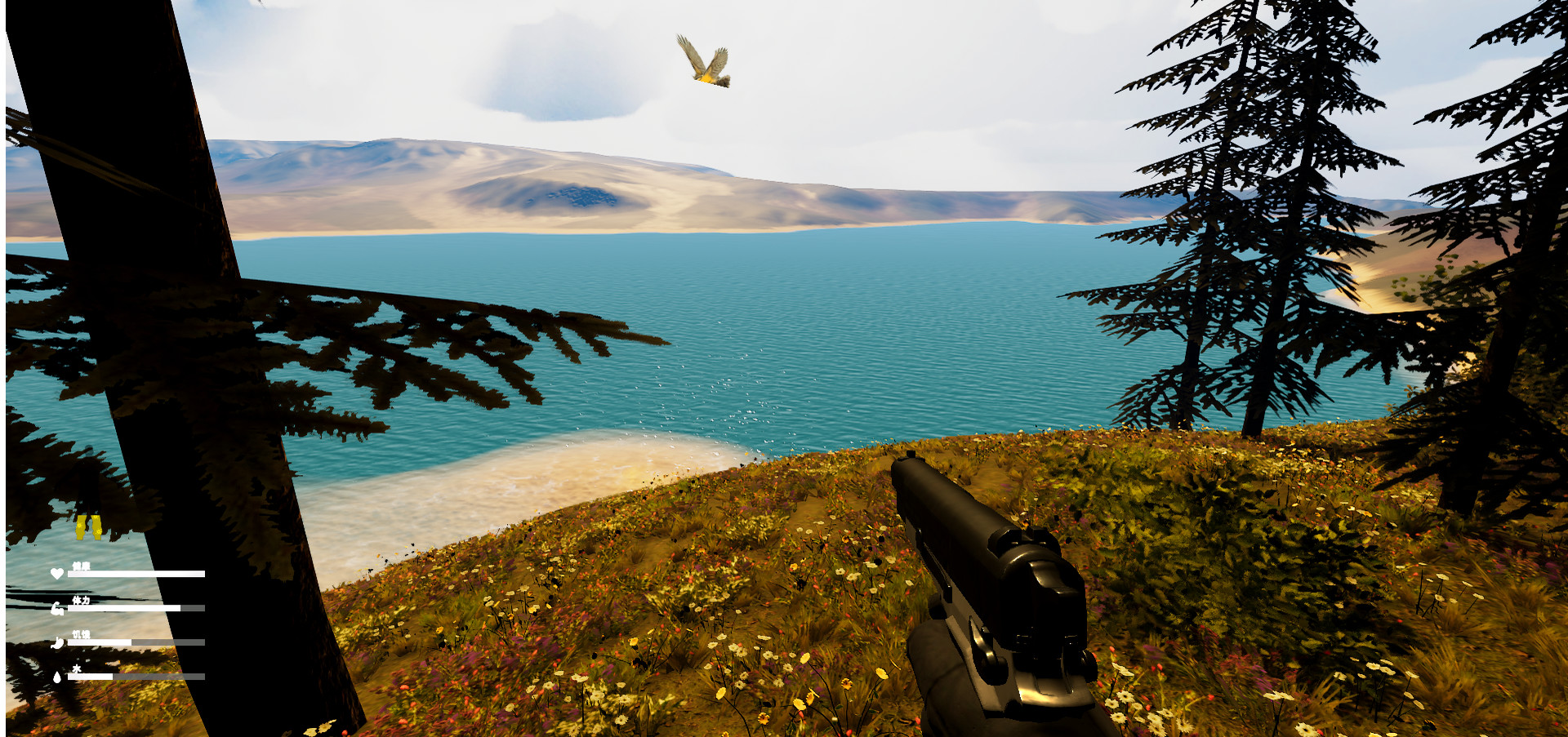The width and height of the screenshot is (1568, 737).
Task: Click the 体力 stamina text label
Action: (81, 601)
